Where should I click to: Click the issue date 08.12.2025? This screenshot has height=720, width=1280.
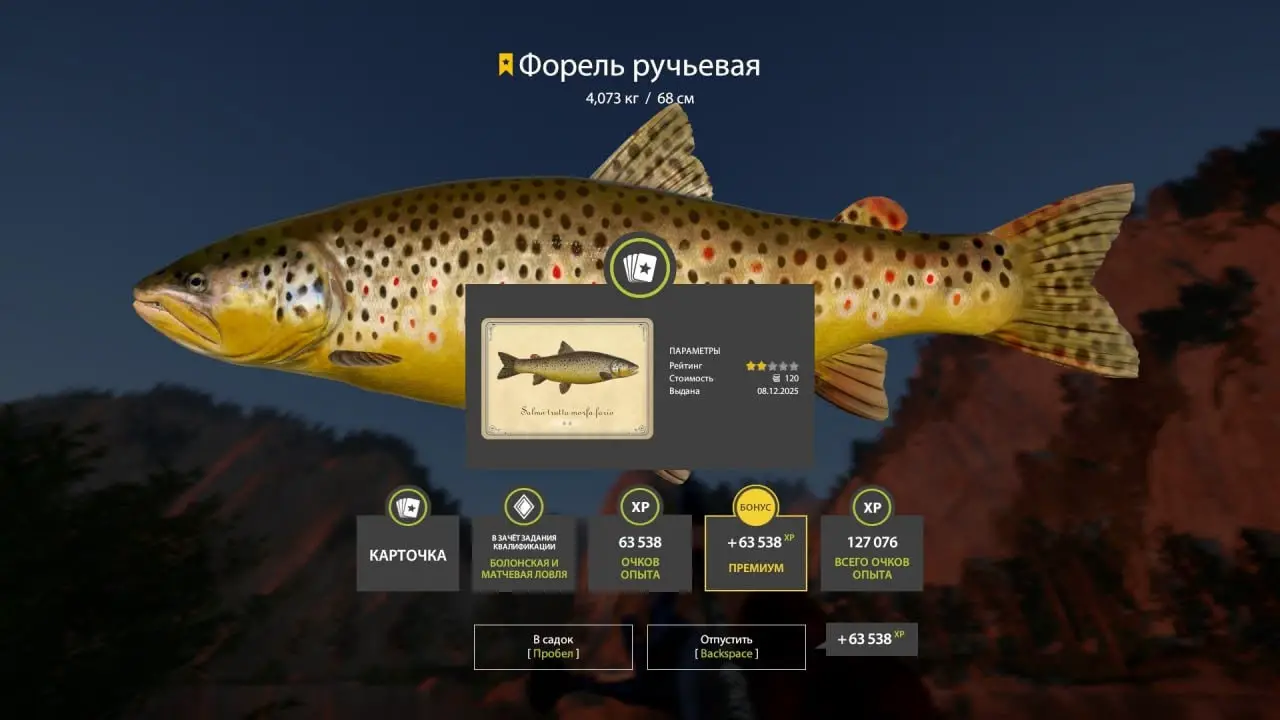[x=778, y=391]
